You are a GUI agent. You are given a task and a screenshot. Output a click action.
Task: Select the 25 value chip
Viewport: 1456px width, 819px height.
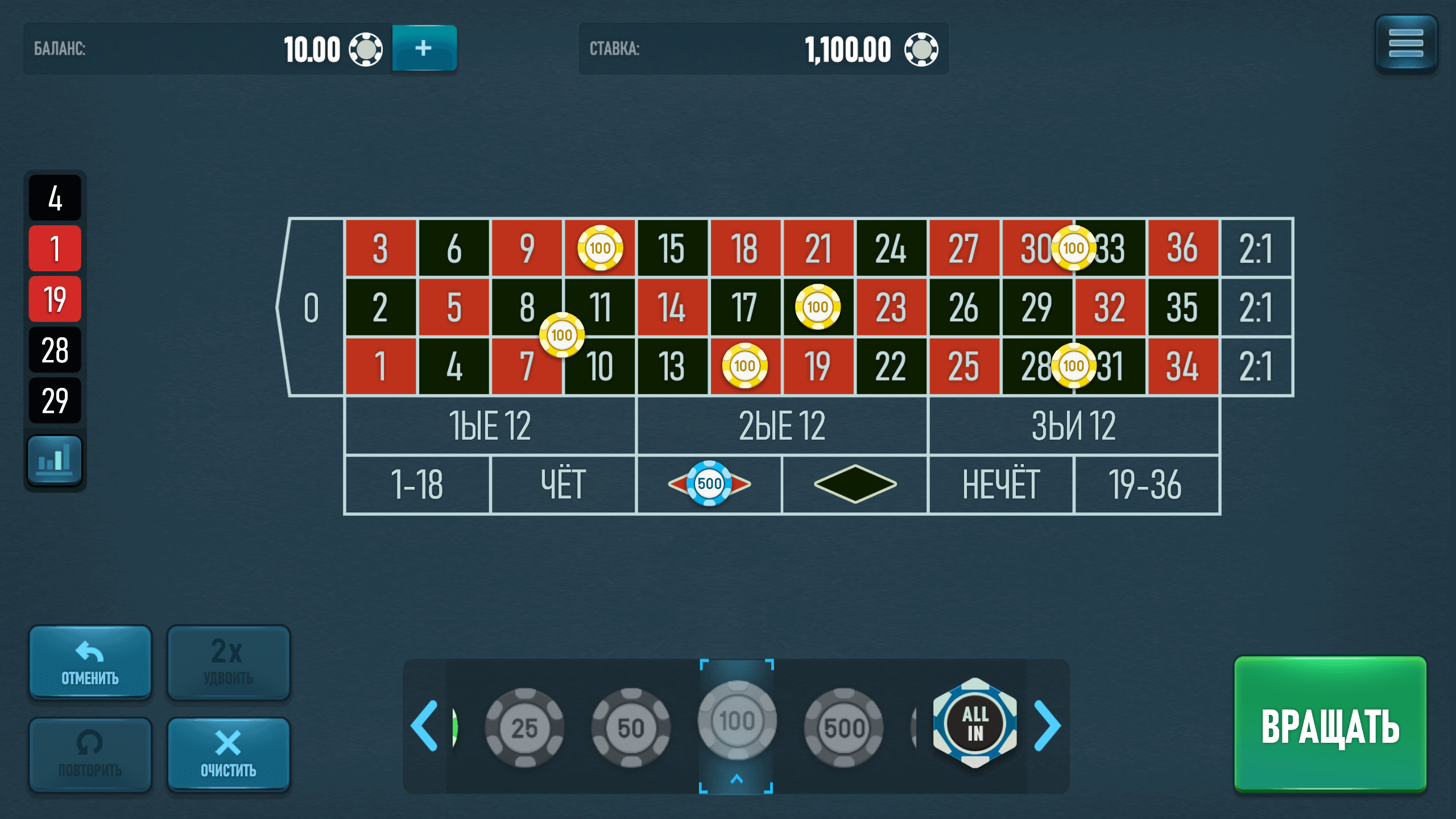pyautogui.click(x=526, y=725)
